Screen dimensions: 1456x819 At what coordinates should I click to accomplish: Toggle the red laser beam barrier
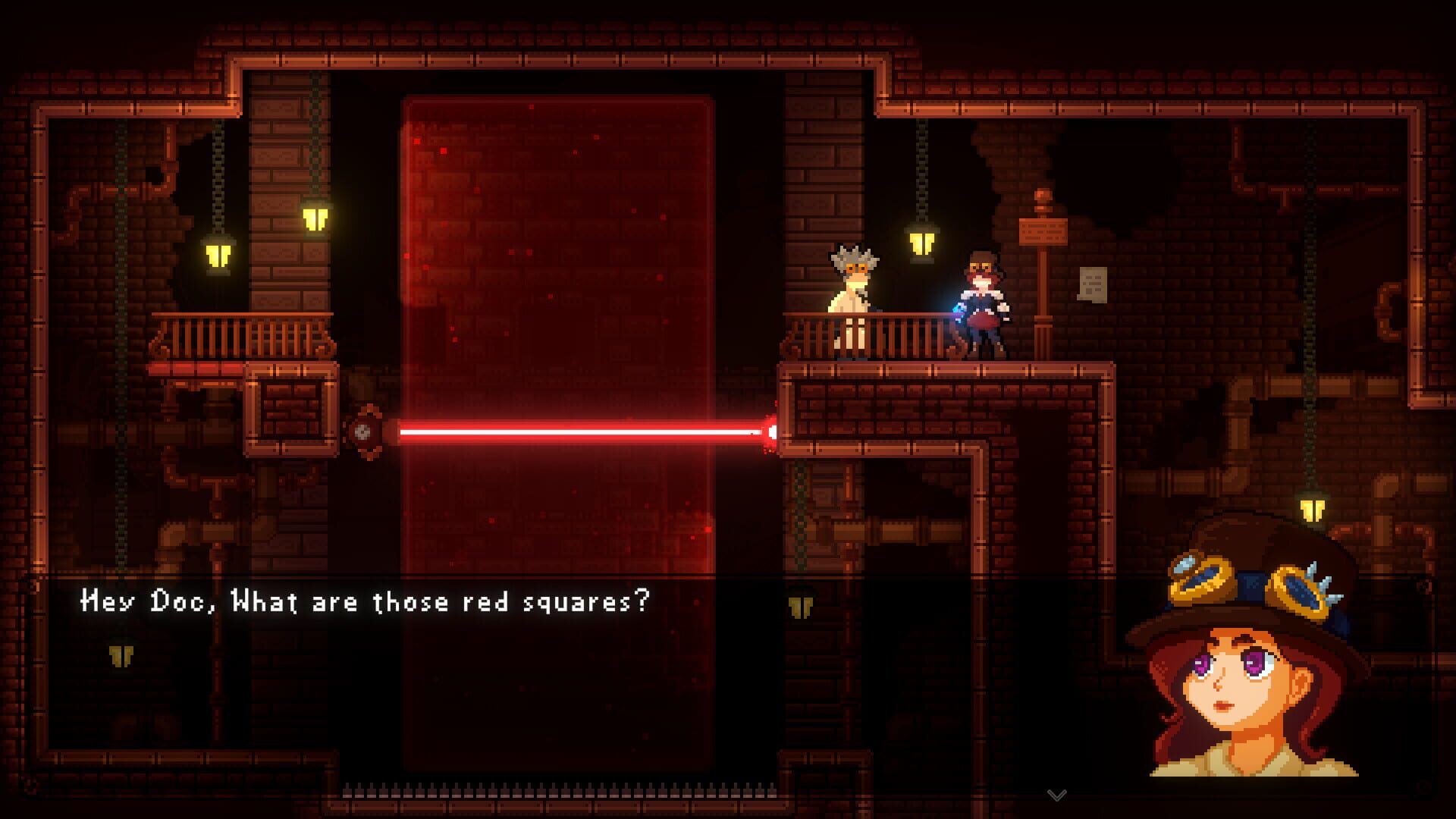pyautogui.click(x=584, y=430)
